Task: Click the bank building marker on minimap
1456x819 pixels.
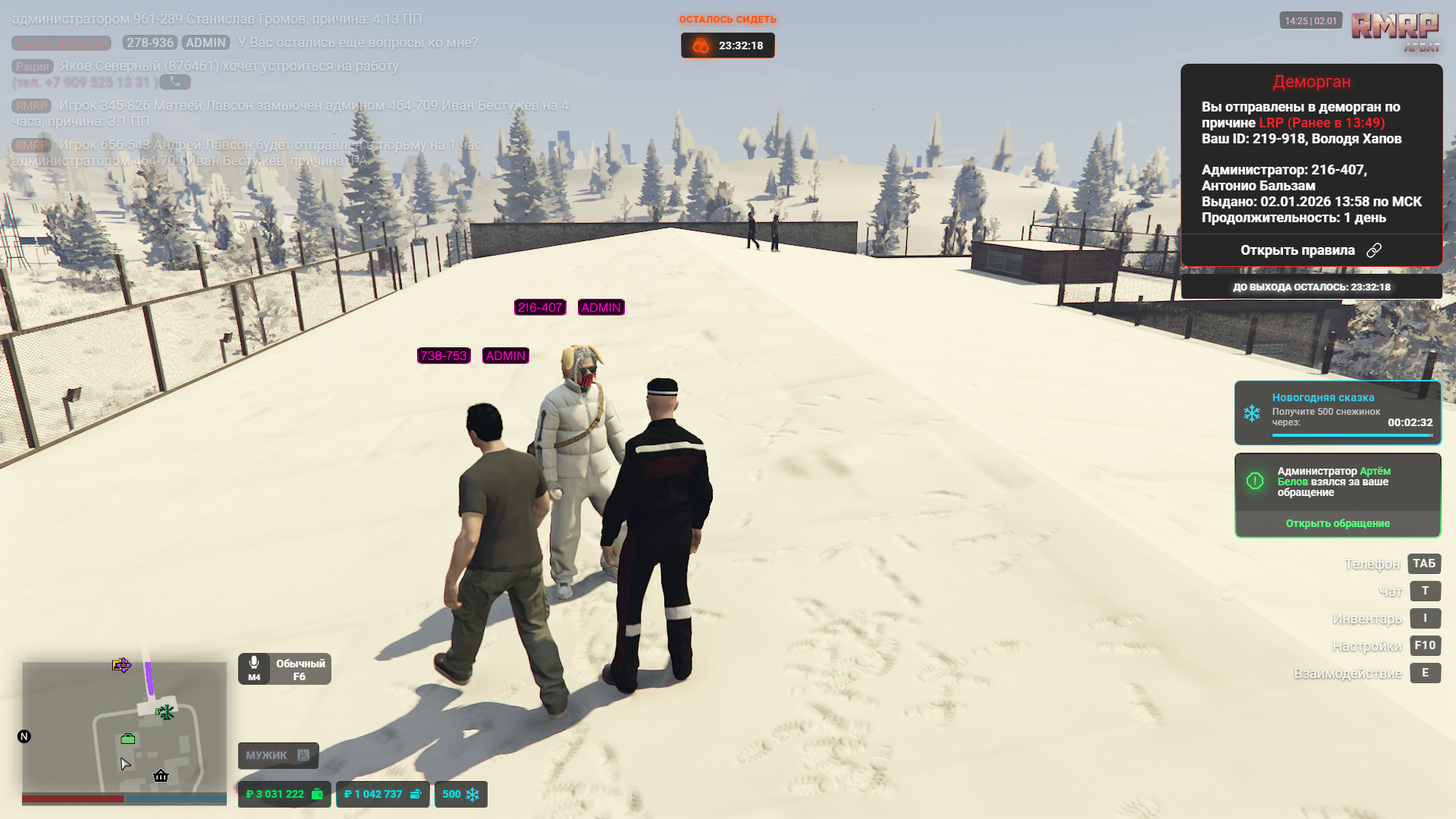Action: (x=161, y=775)
